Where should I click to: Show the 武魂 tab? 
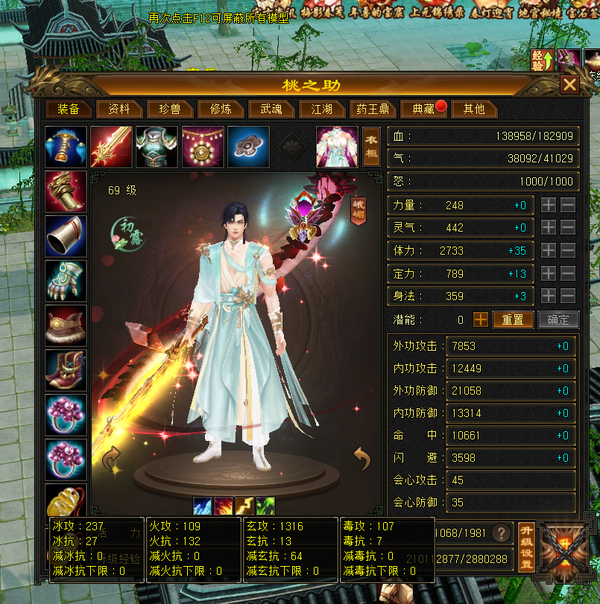click(272, 109)
